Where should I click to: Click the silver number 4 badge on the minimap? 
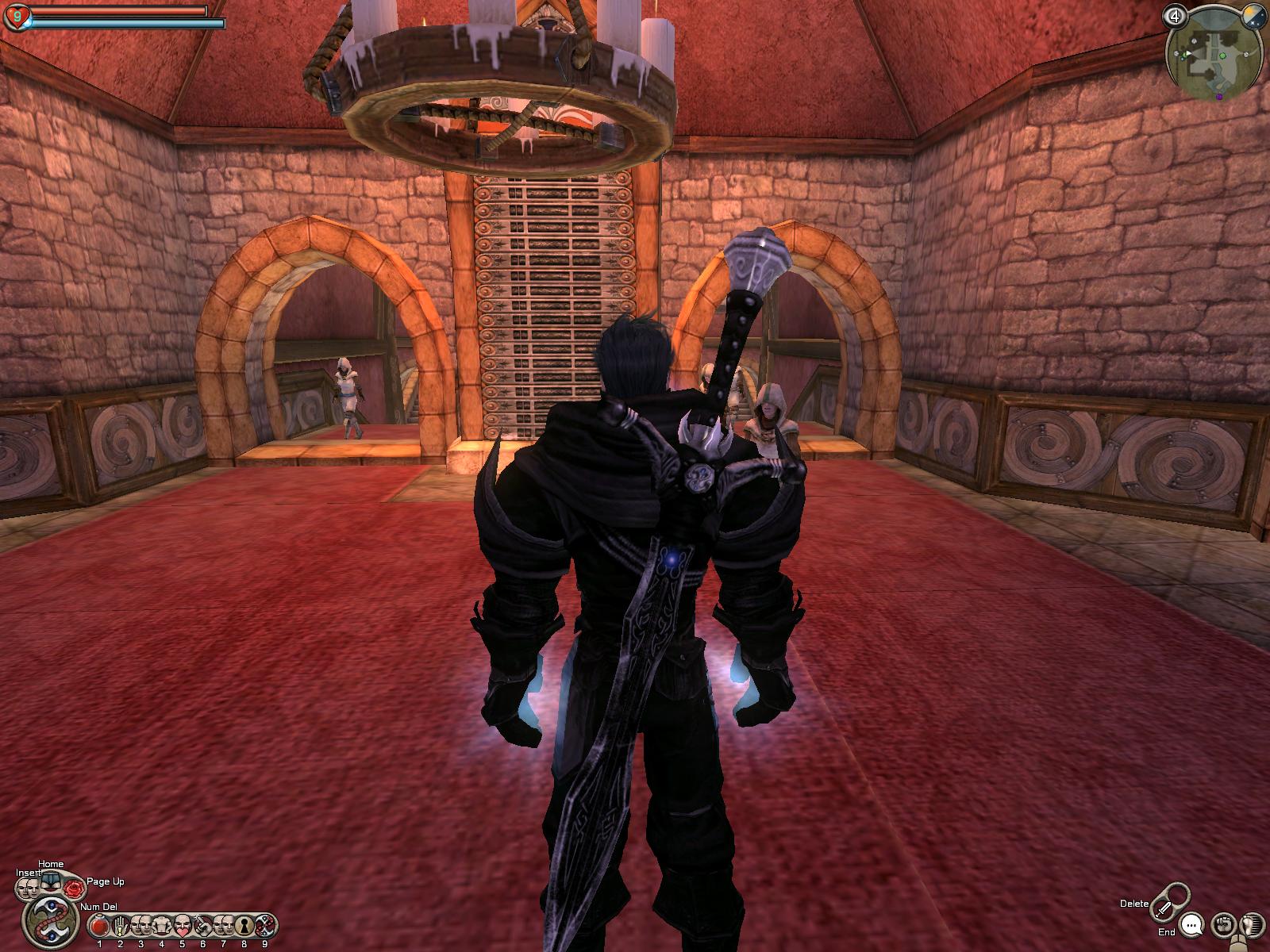1176,15
